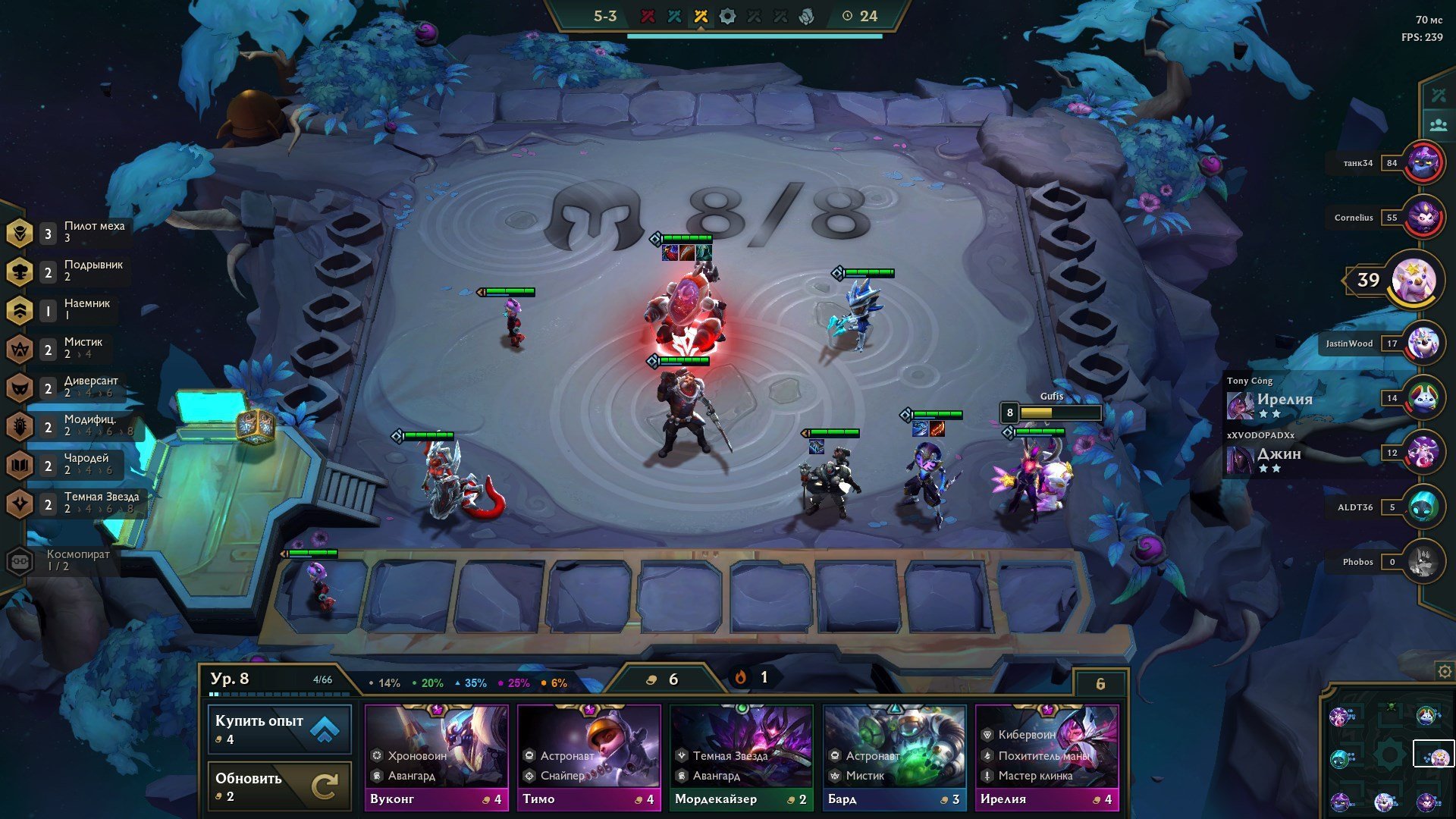The height and width of the screenshot is (819, 1456).
Task: Buy the Бард champion card
Action: click(894, 757)
